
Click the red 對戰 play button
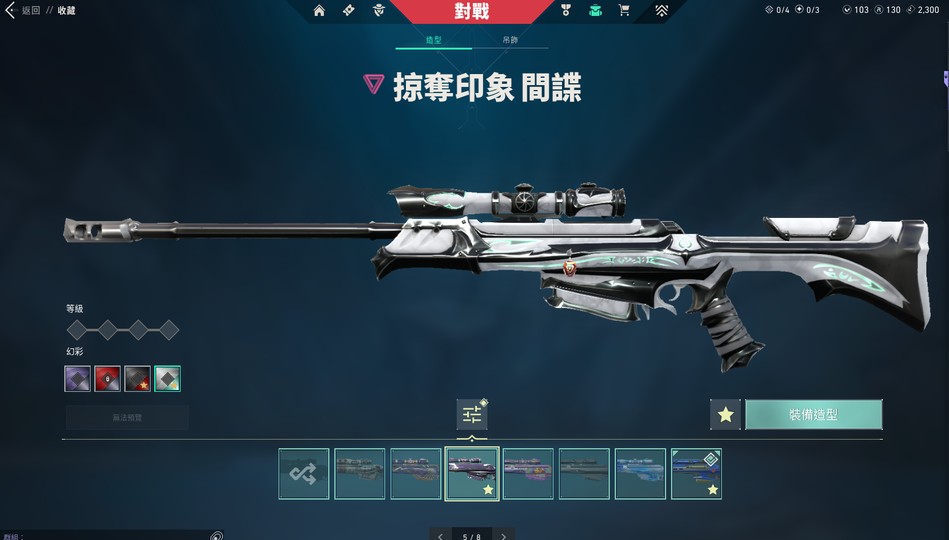click(471, 11)
